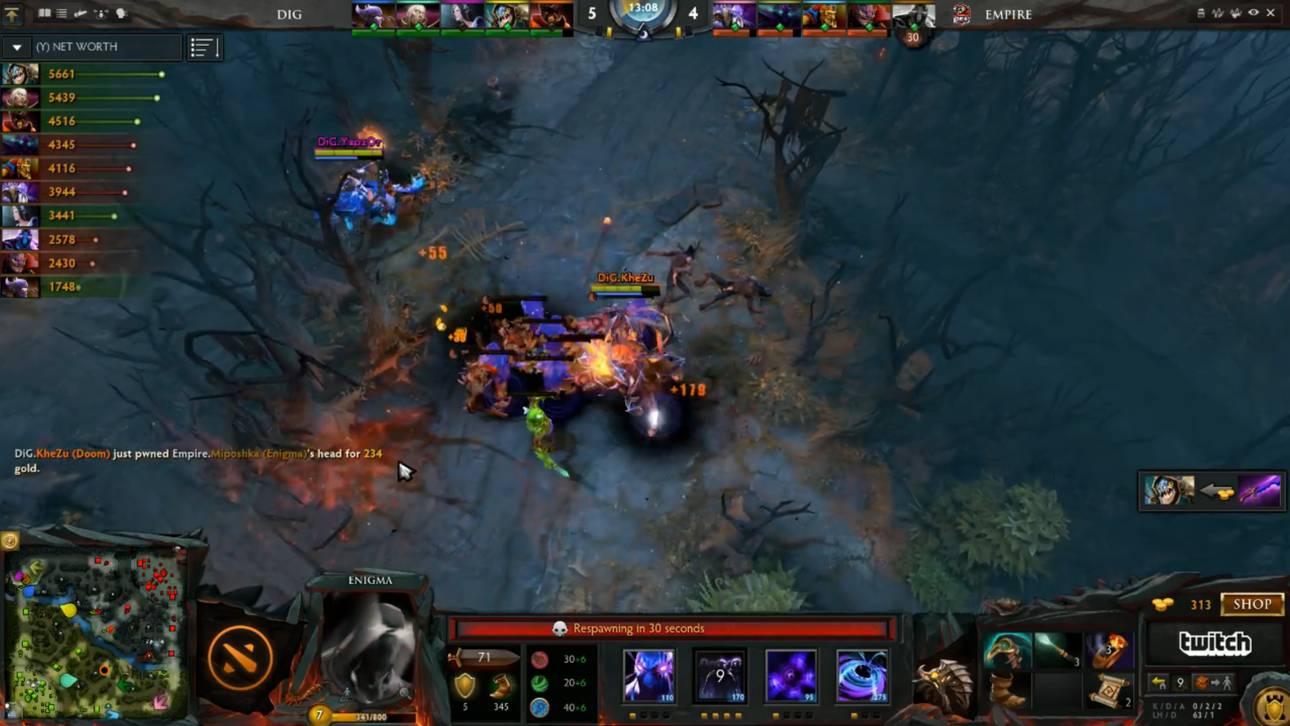This screenshot has width=1290, height=726.
Task: Open the game clock timer dropdown
Action: point(645,12)
